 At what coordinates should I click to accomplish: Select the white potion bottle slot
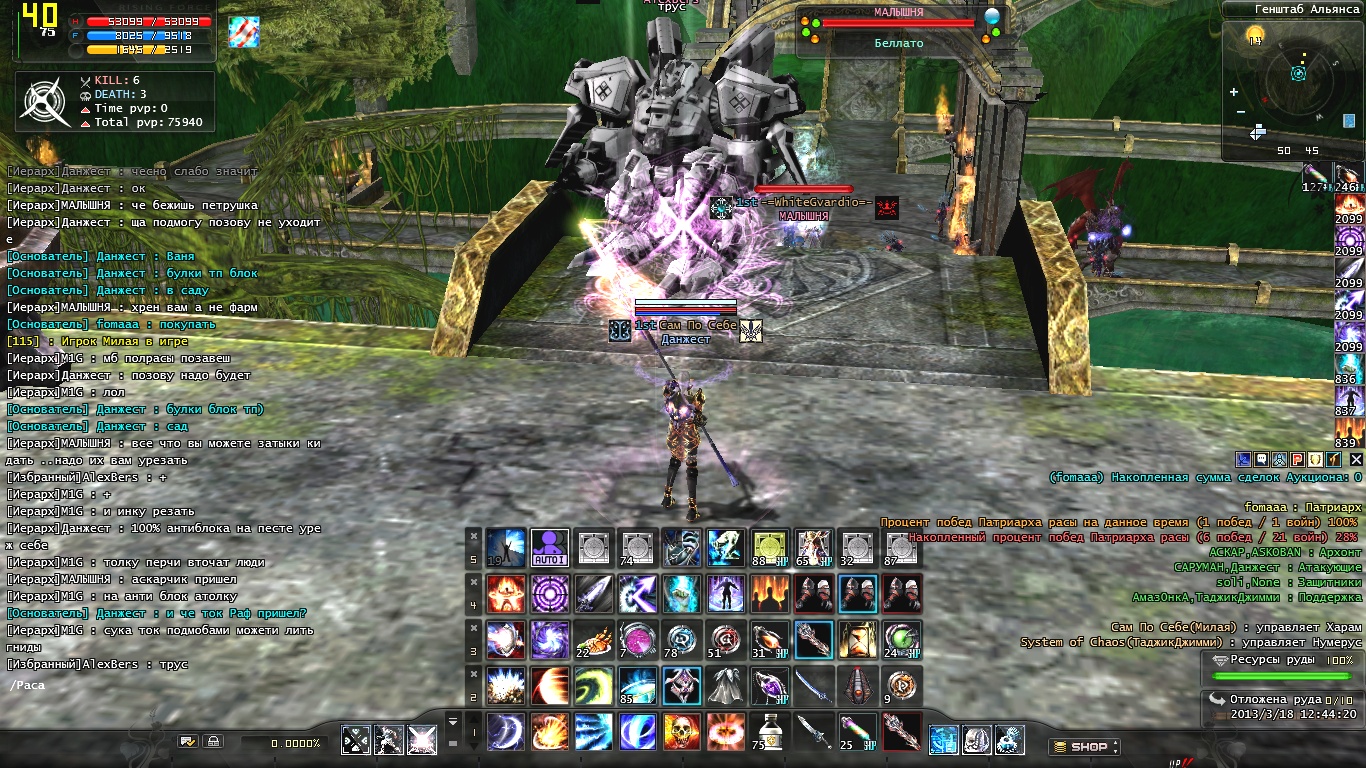click(771, 732)
